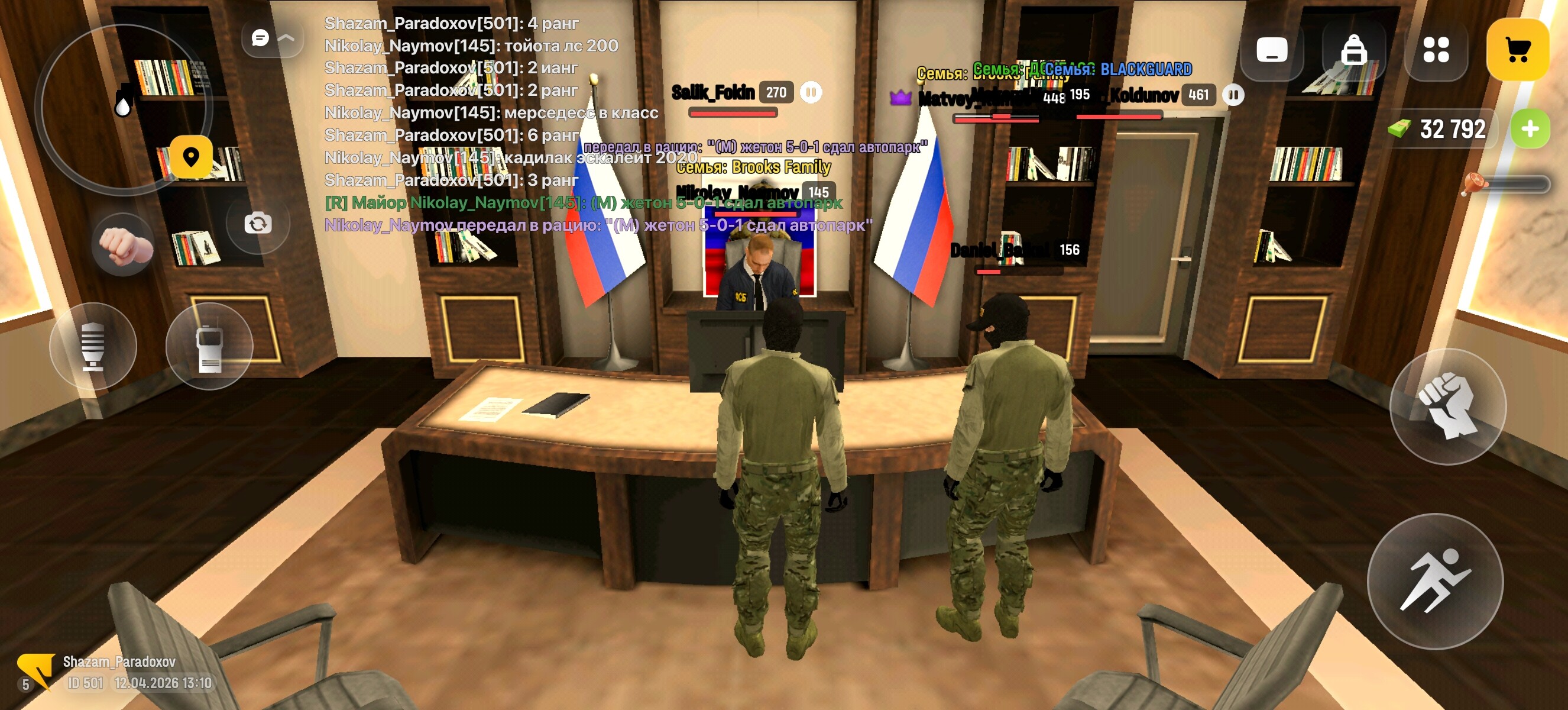Screen dimensions: 1568x710
Task: Pause Koldunov's health bar indicator
Action: (x=1234, y=95)
